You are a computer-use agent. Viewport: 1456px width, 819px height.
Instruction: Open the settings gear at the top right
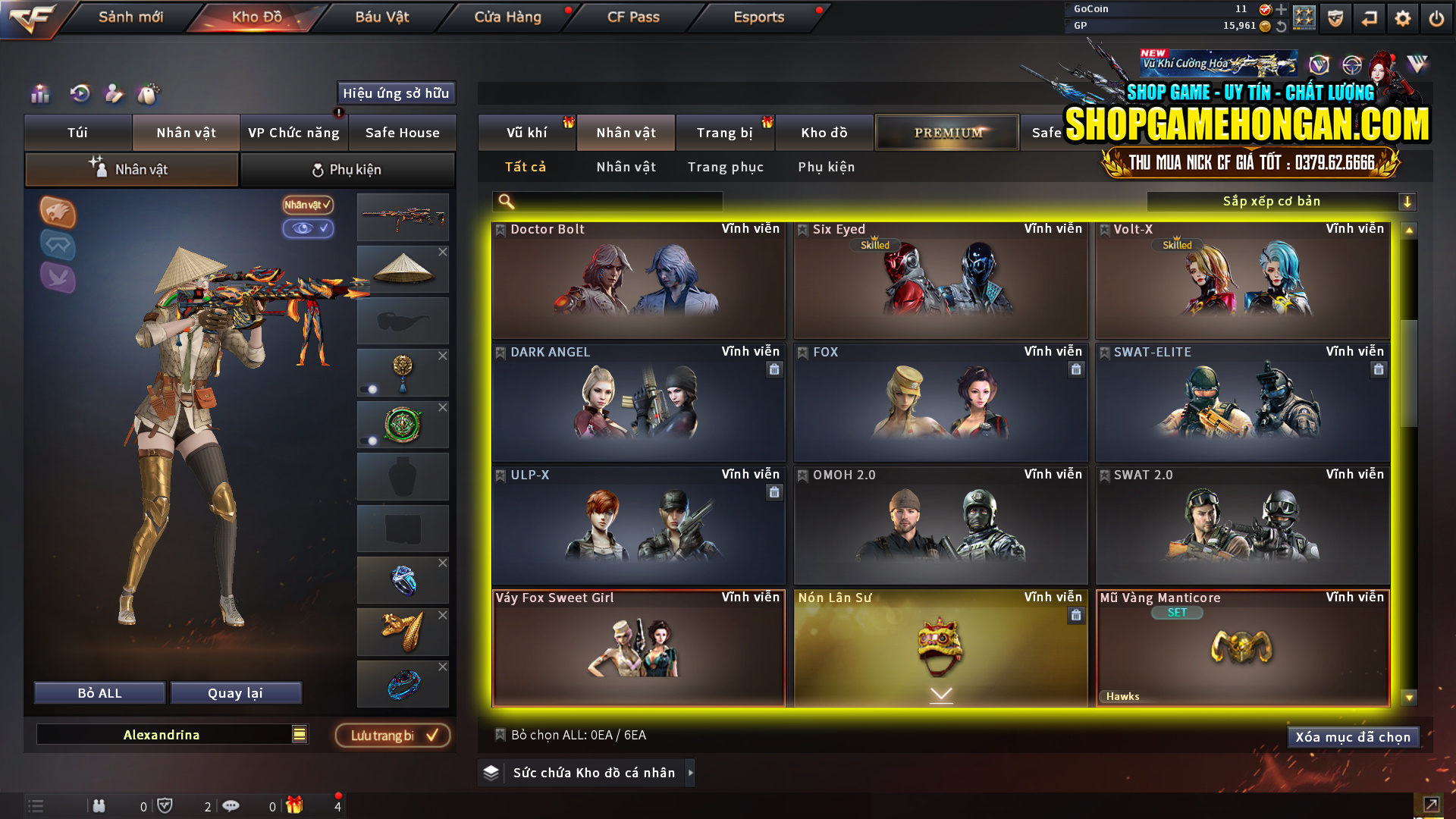coord(1402,17)
